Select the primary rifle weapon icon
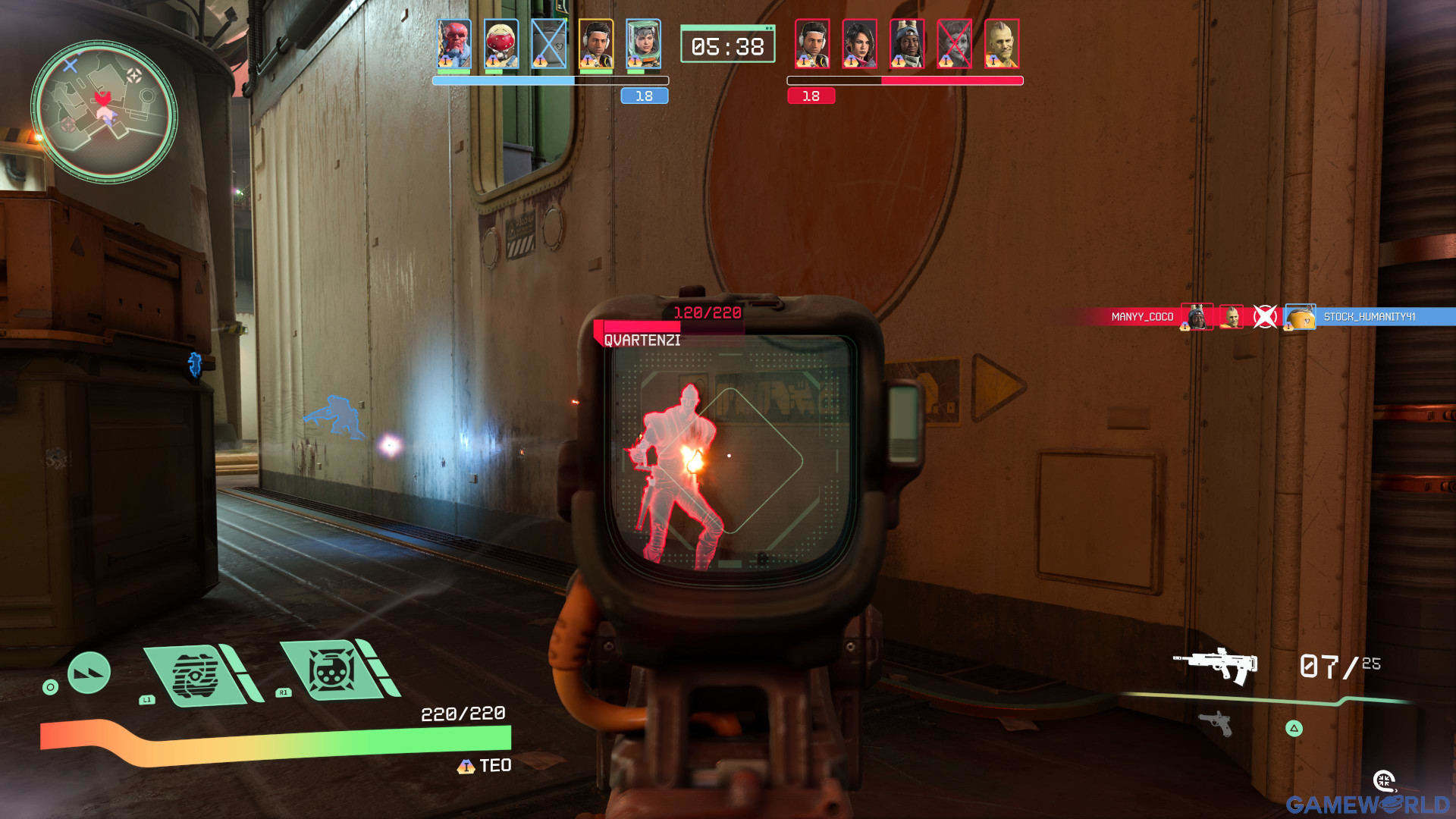 click(1215, 665)
